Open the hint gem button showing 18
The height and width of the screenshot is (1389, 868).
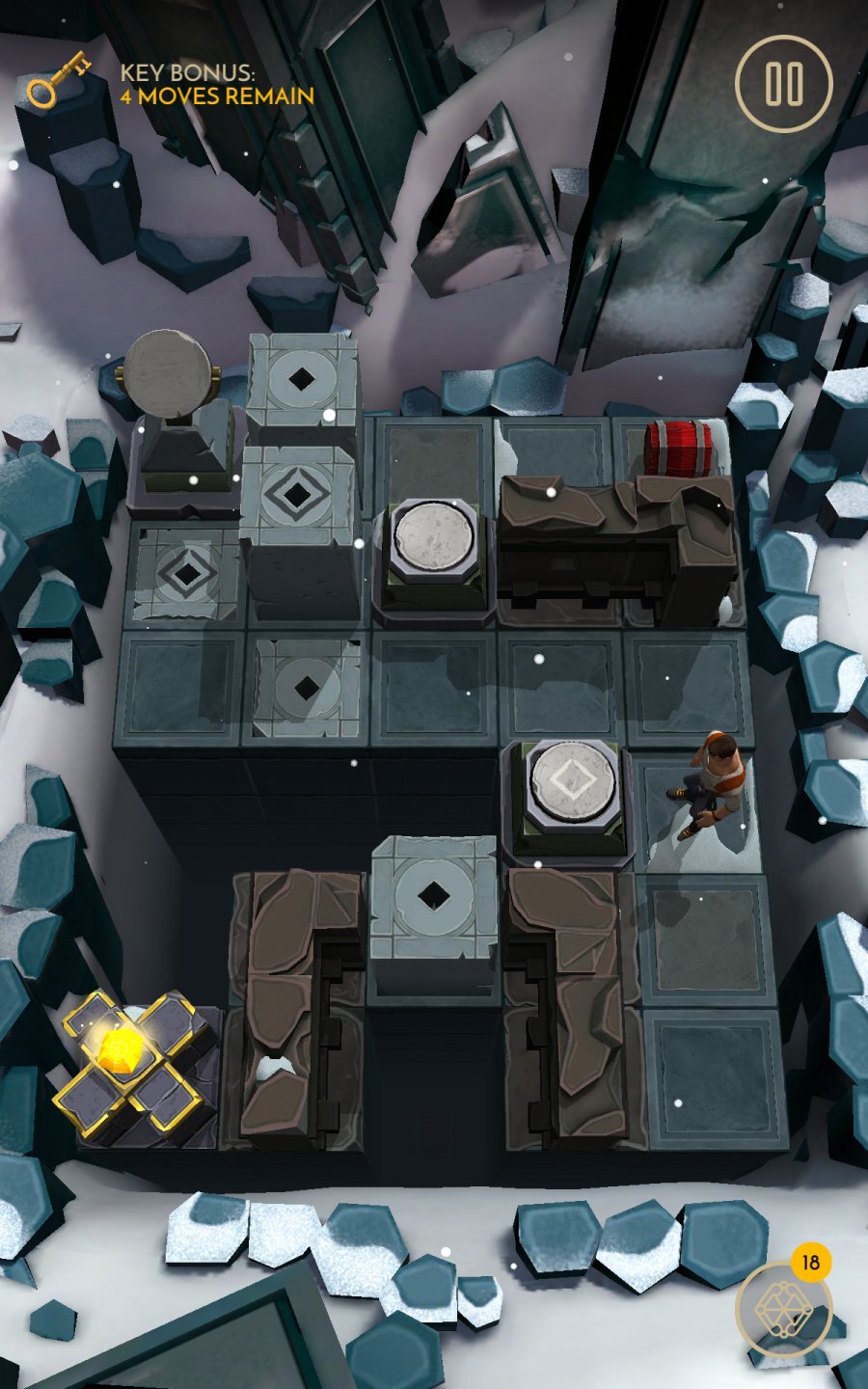783,1308
